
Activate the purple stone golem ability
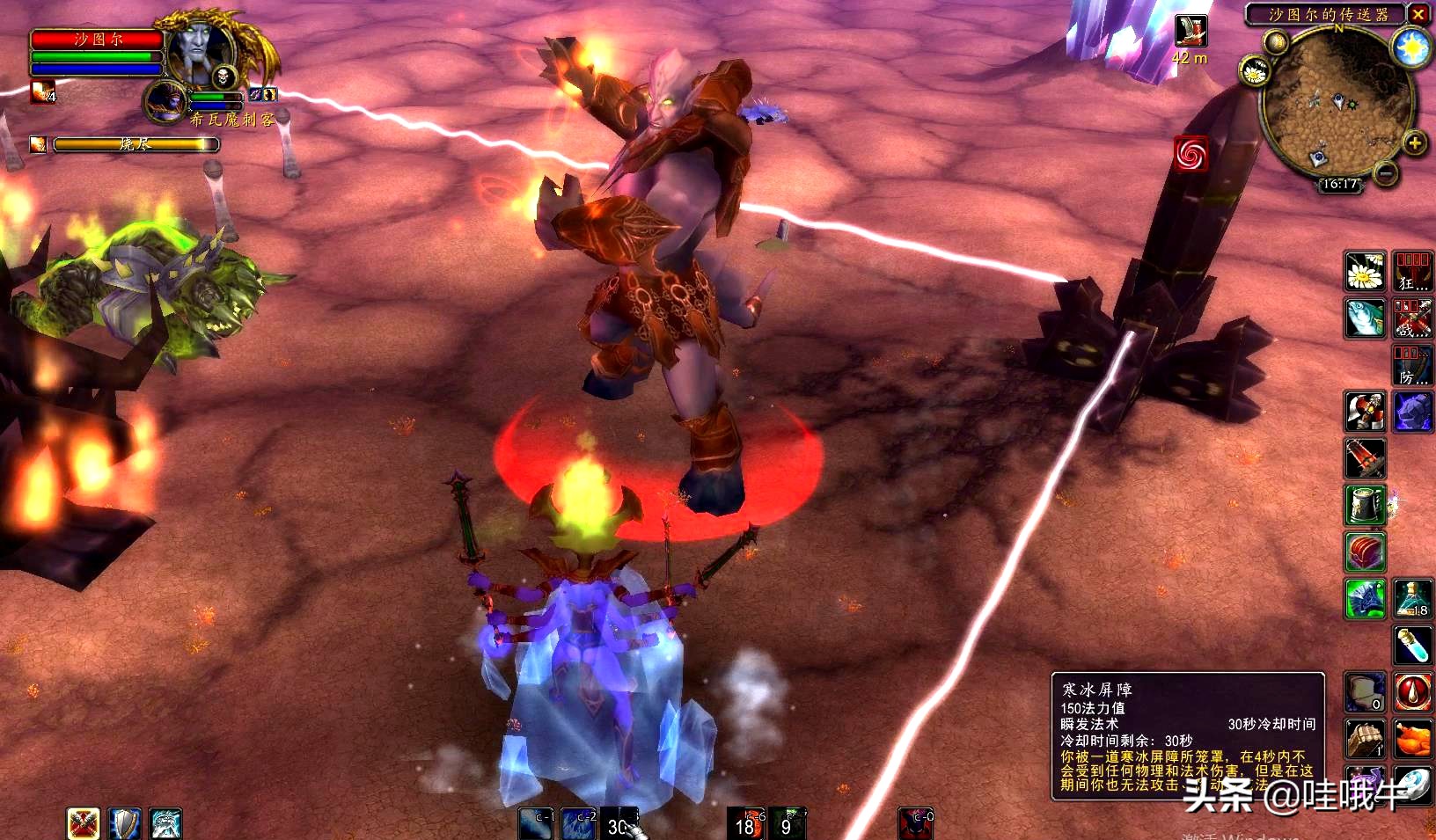(1412, 412)
